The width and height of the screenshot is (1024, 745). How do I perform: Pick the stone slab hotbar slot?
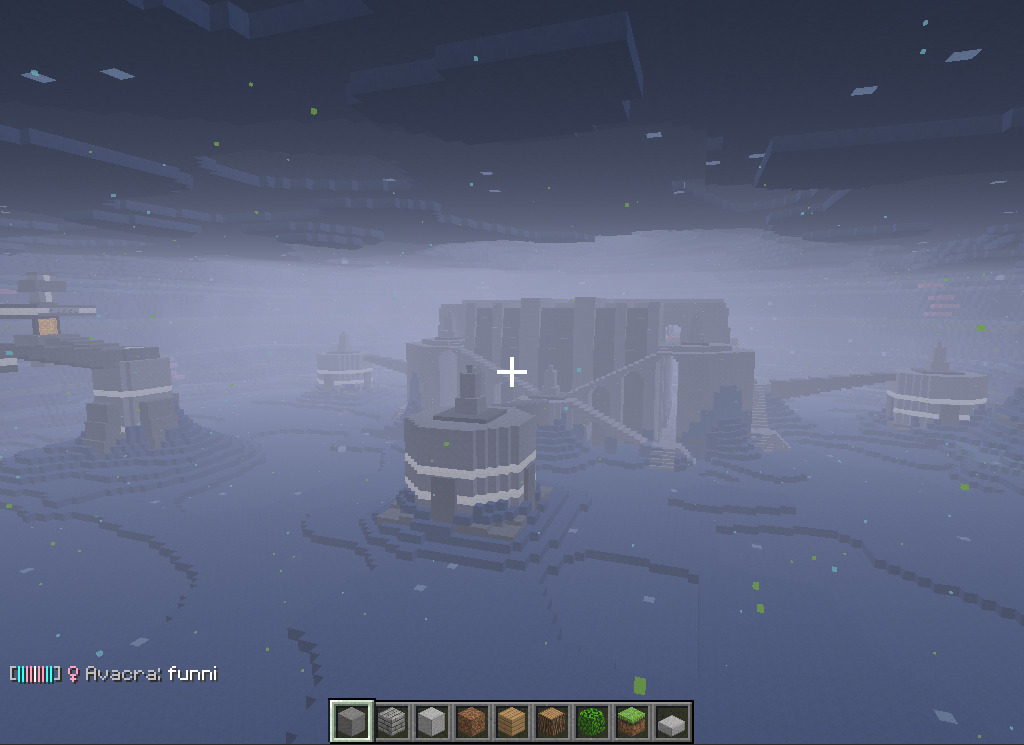672,721
